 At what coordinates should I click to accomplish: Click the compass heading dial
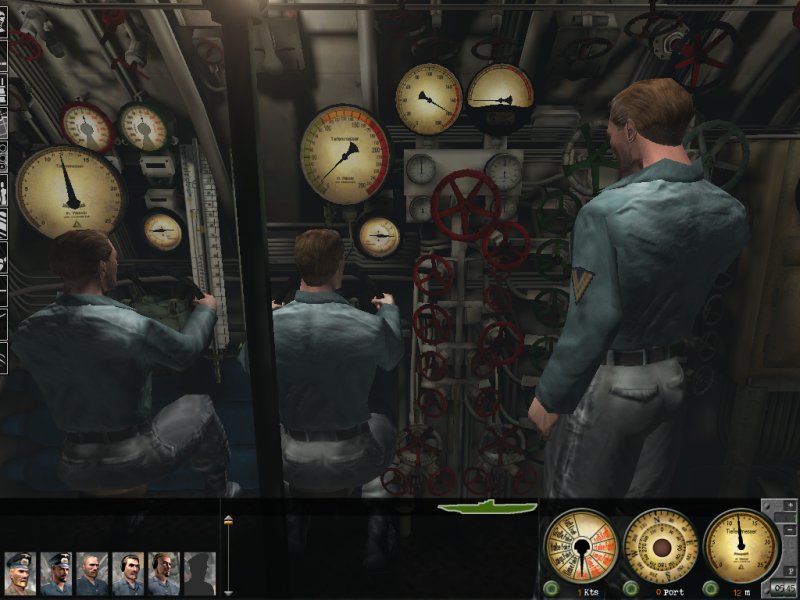[x=660, y=546]
